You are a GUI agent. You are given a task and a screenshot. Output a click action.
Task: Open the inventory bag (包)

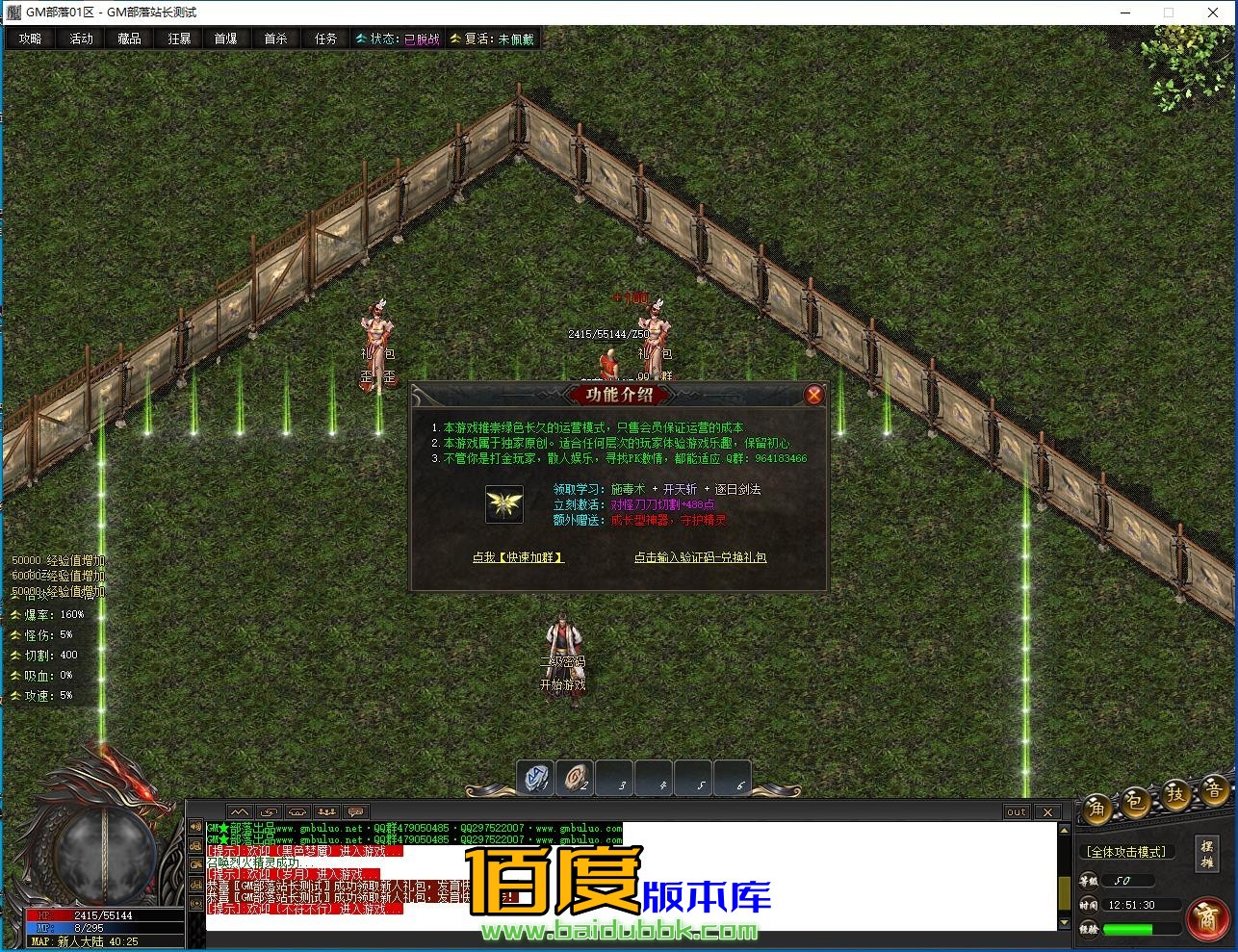pyautogui.click(x=1135, y=801)
